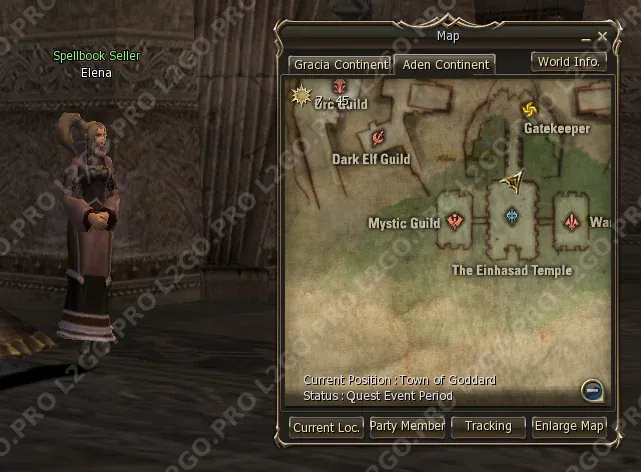Click the round blue minus zoom button
641x472 pixels.
tap(591, 390)
